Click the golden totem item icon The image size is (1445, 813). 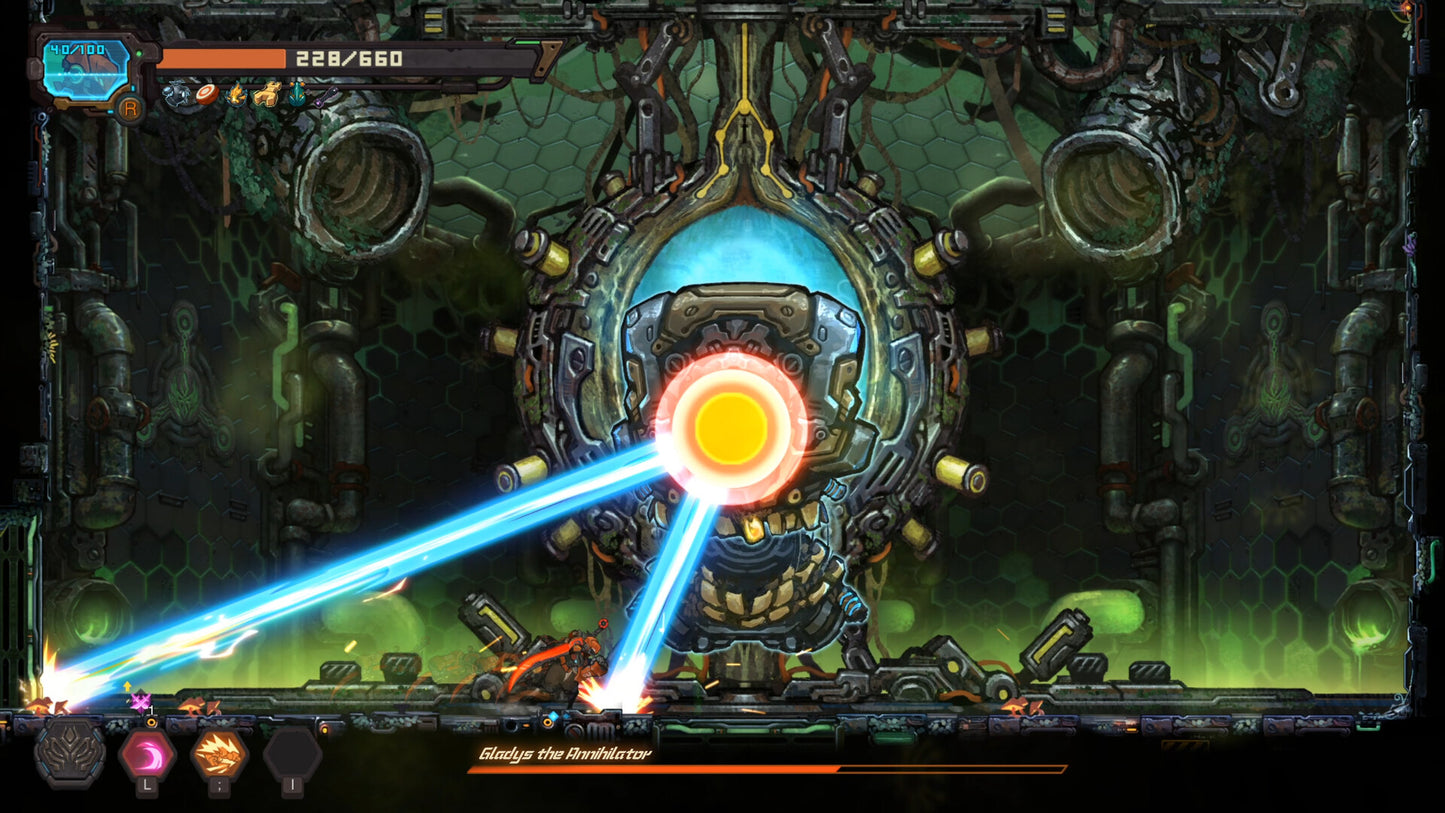pos(266,94)
